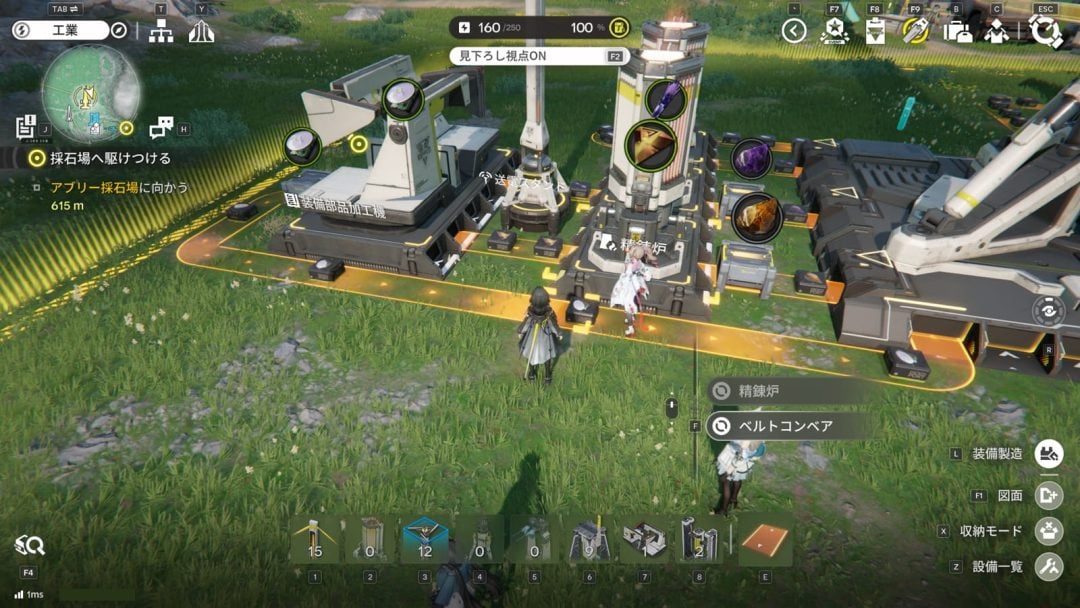Activate 収納モード storage mode
This screenshot has width=1080, height=608.
(1048, 531)
